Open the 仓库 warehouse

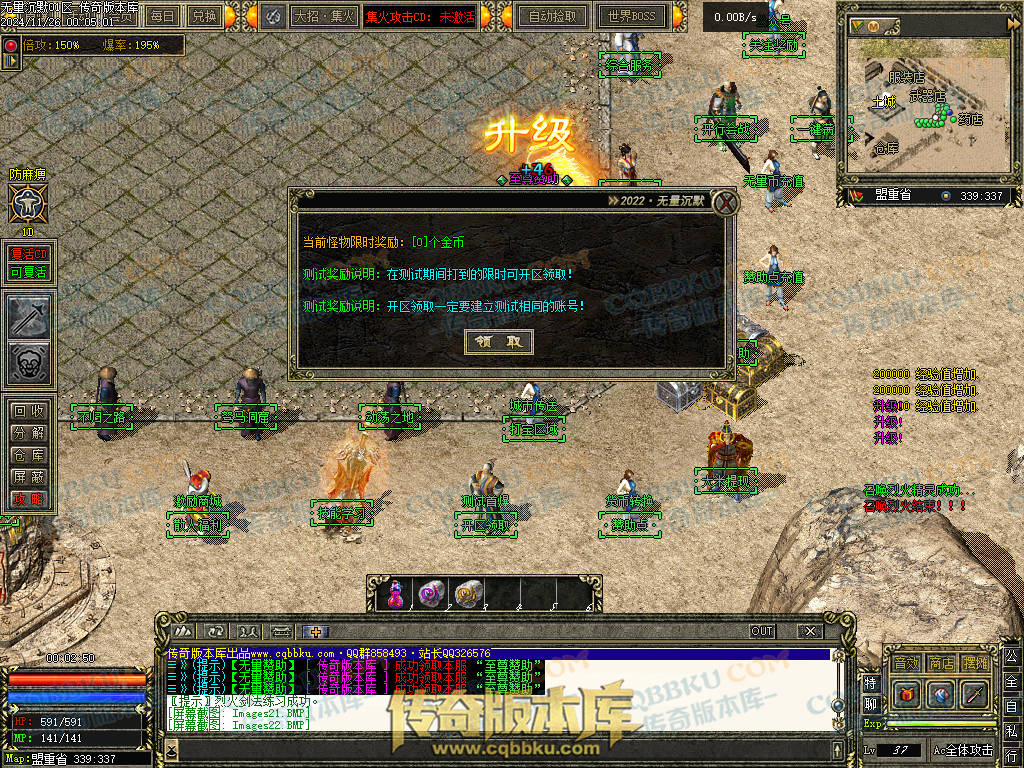pyautogui.click(x=27, y=455)
